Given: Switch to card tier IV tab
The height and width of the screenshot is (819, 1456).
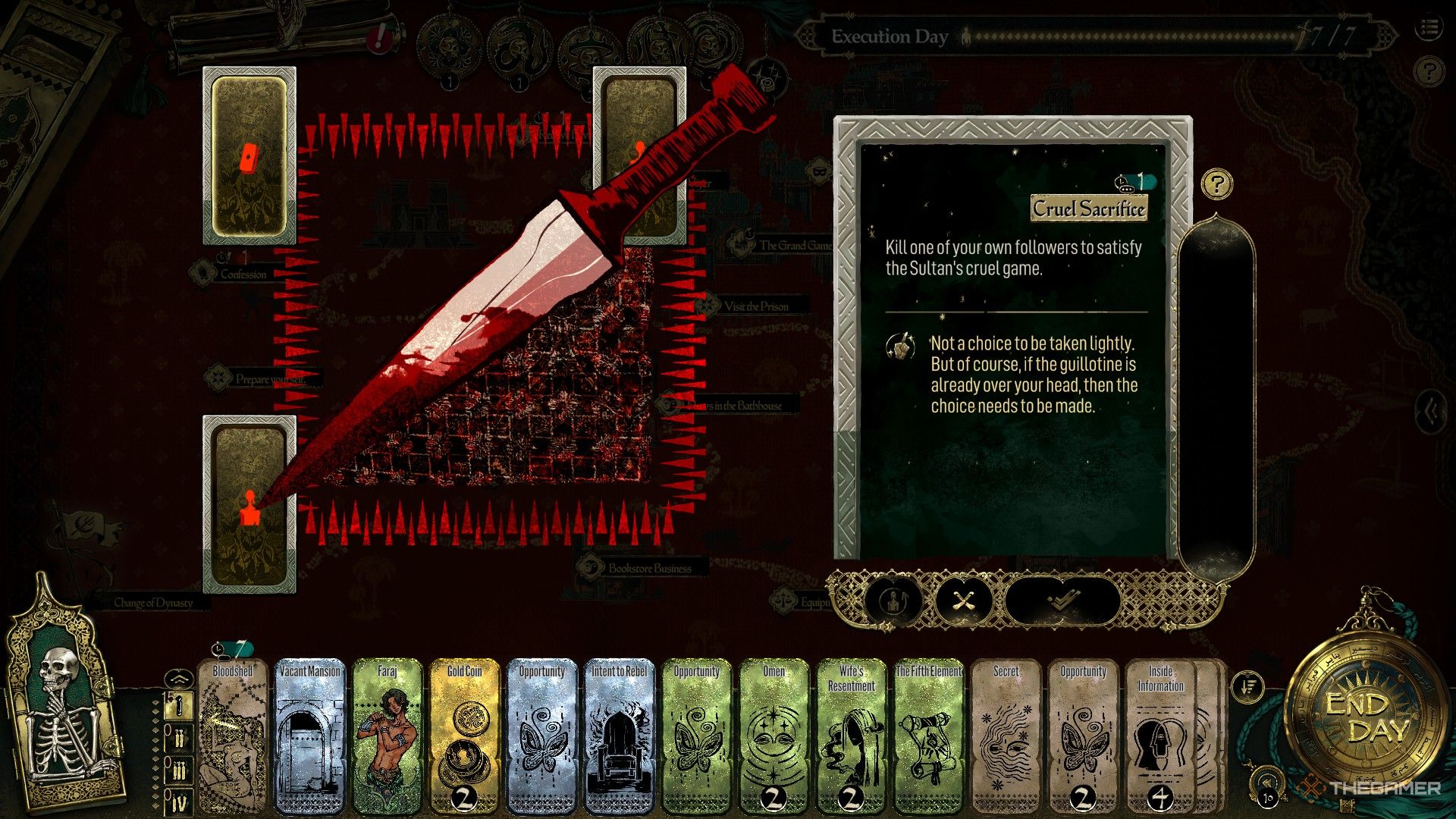Looking at the screenshot, I should pos(179,802).
